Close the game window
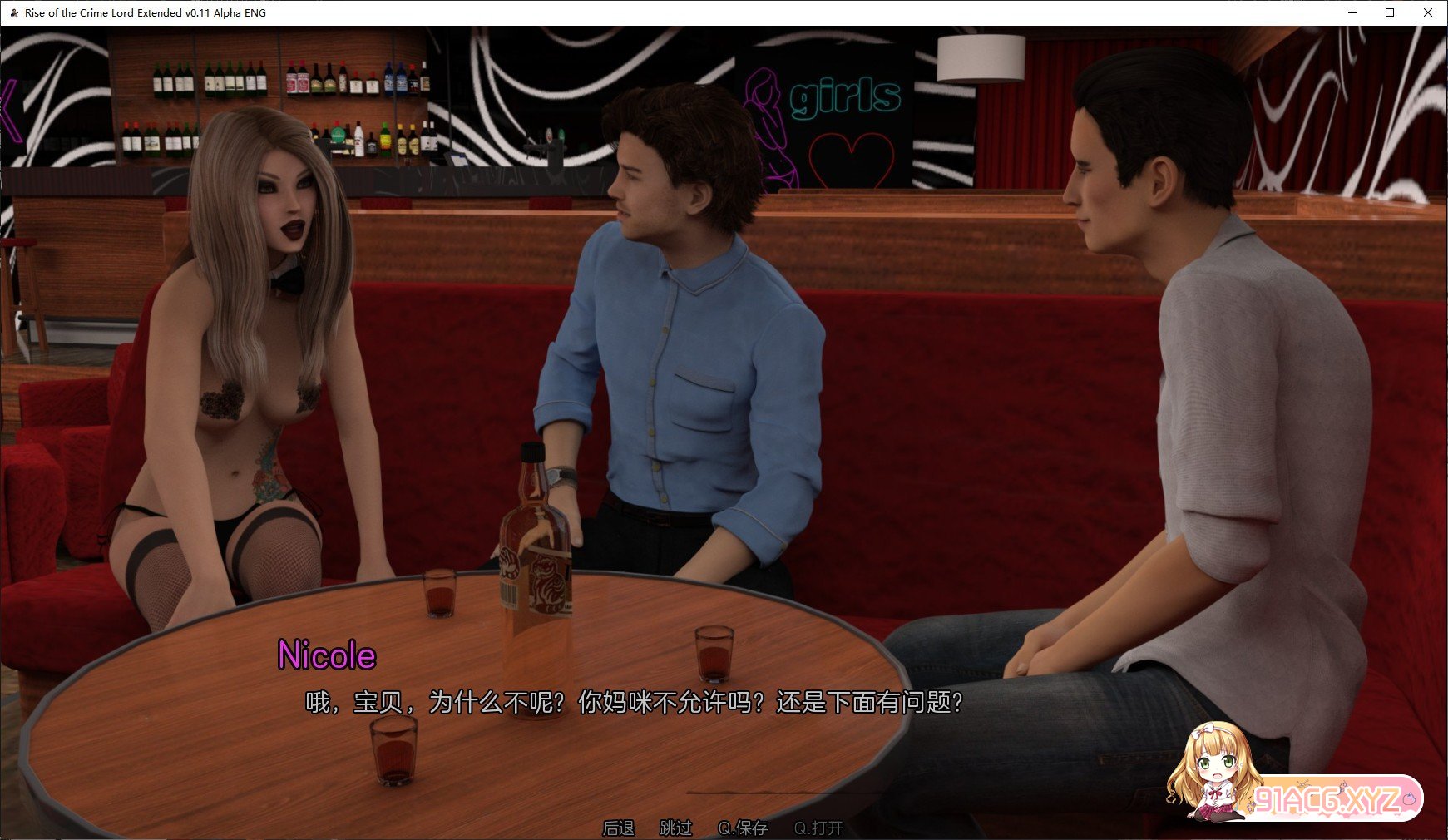 pos(1428,12)
